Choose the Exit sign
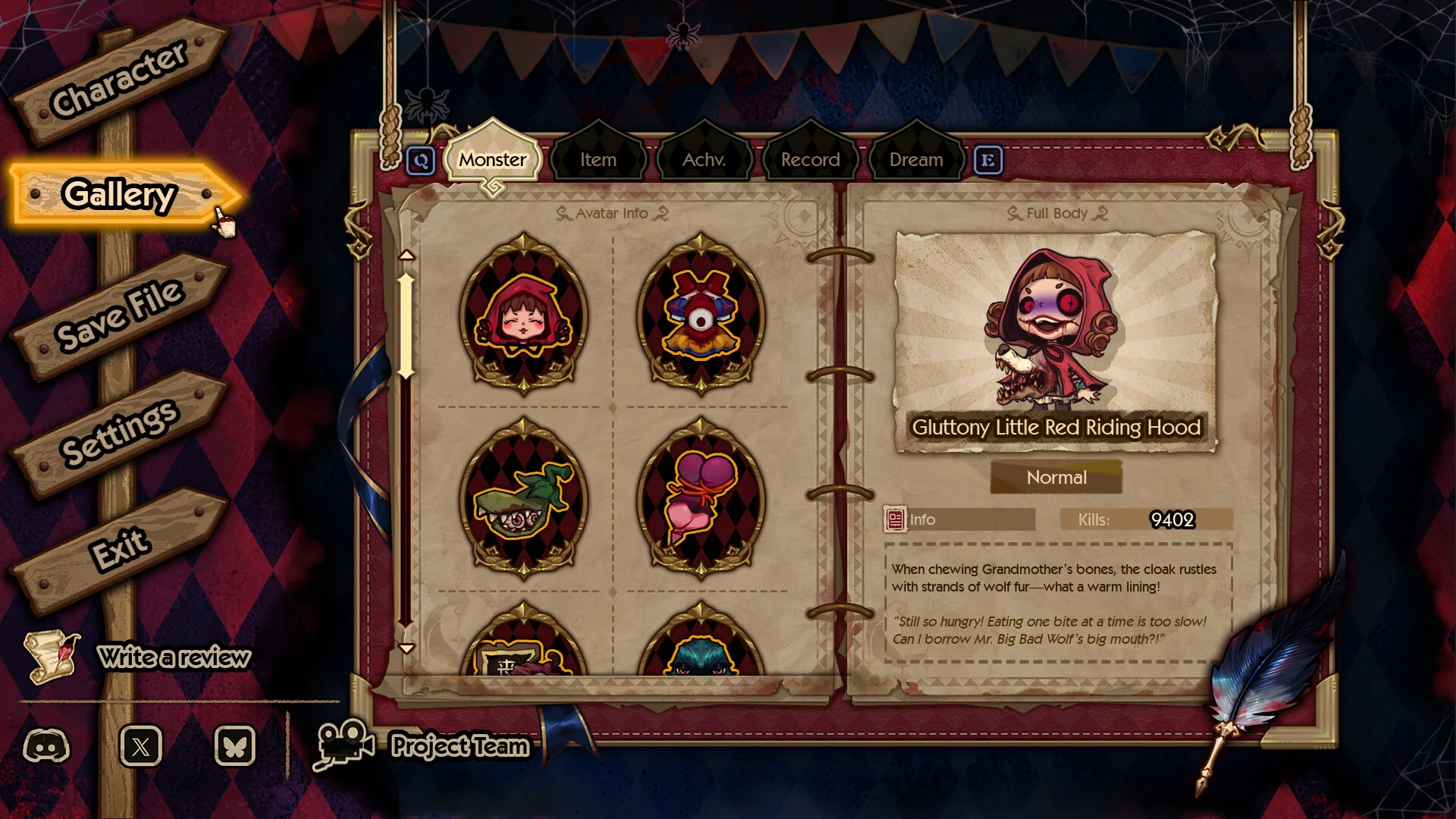 point(119,548)
